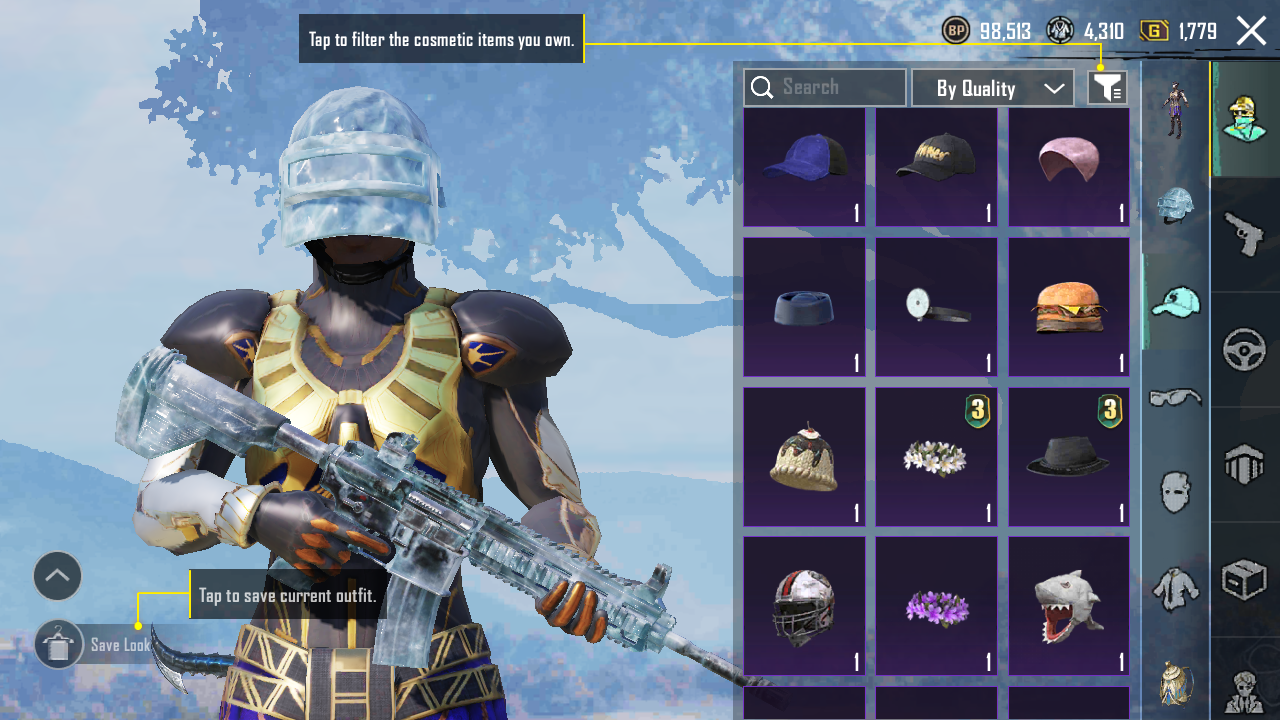Equip the black Winner cap
This screenshot has width=1280, height=720.
936,167
